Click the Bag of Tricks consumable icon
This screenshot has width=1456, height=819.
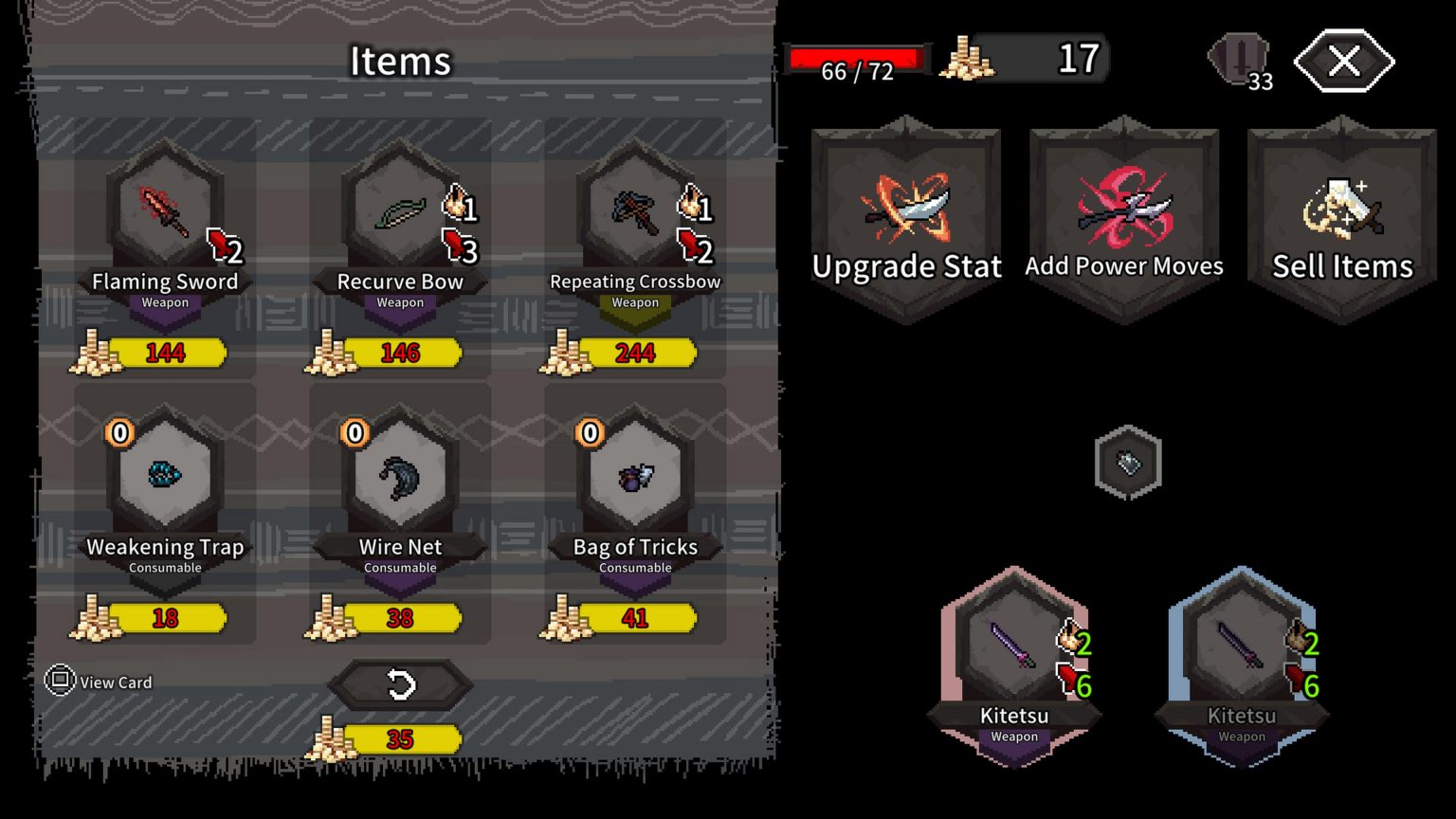[x=633, y=476]
